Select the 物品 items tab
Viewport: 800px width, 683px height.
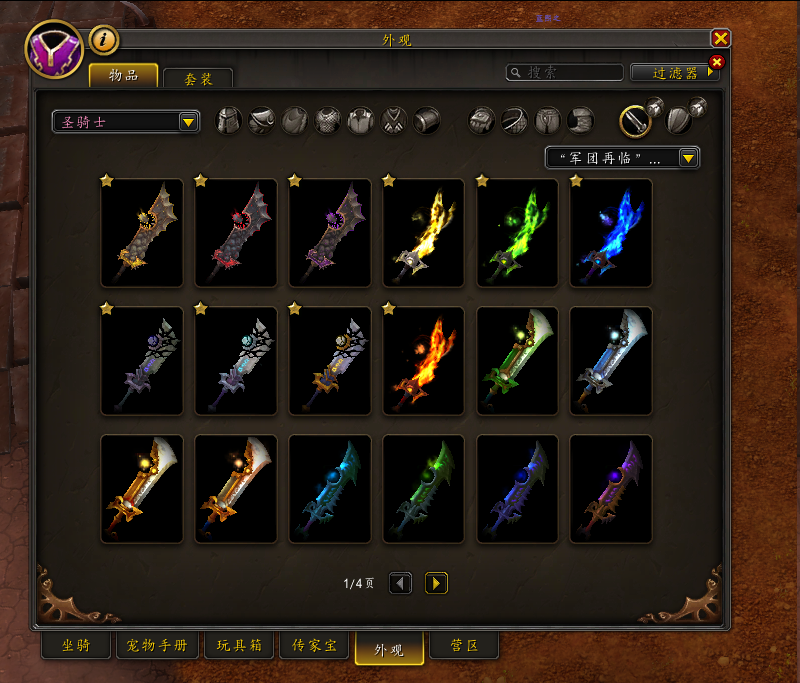(x=123, y=76)
